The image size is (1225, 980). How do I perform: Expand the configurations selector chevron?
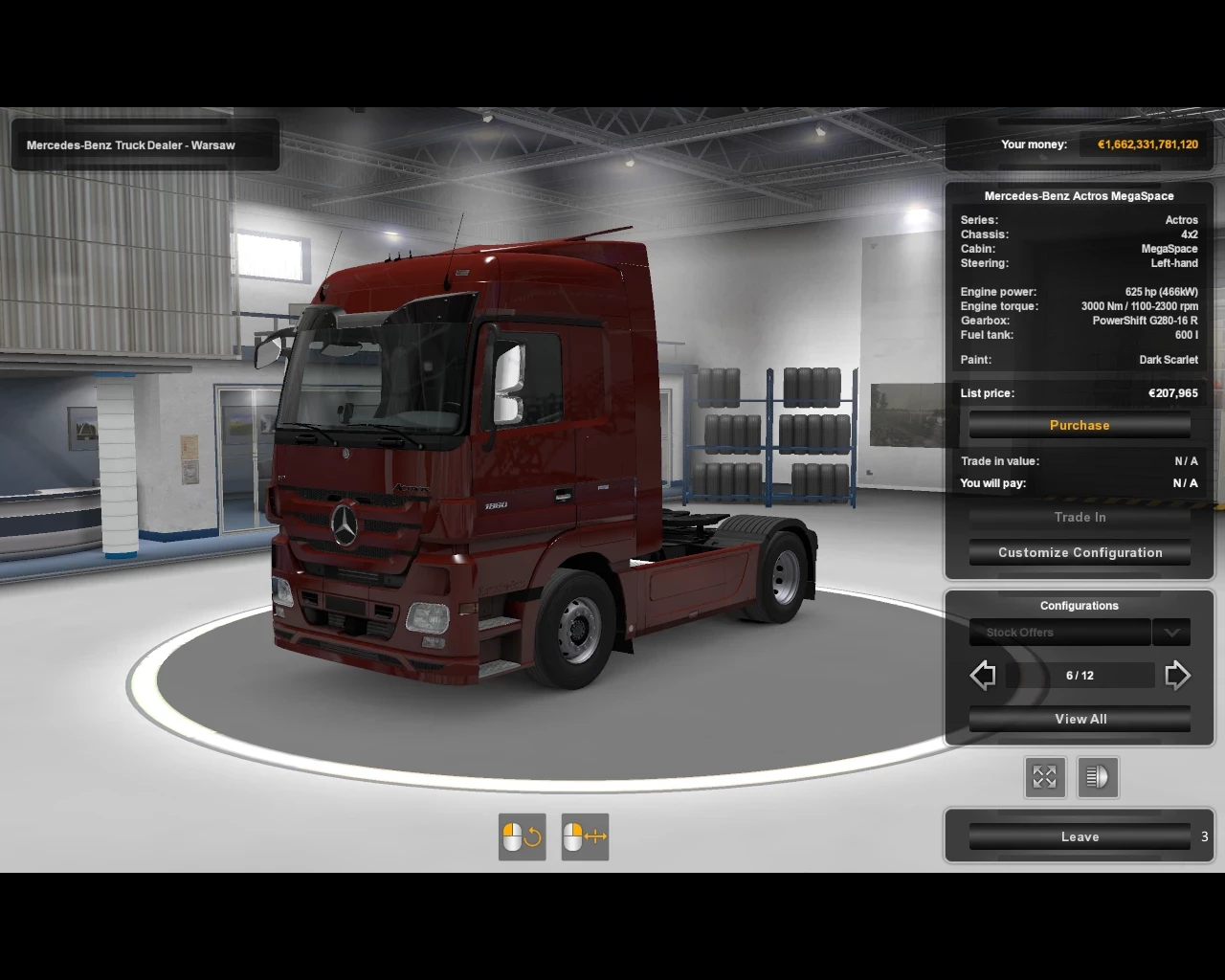1171,632
